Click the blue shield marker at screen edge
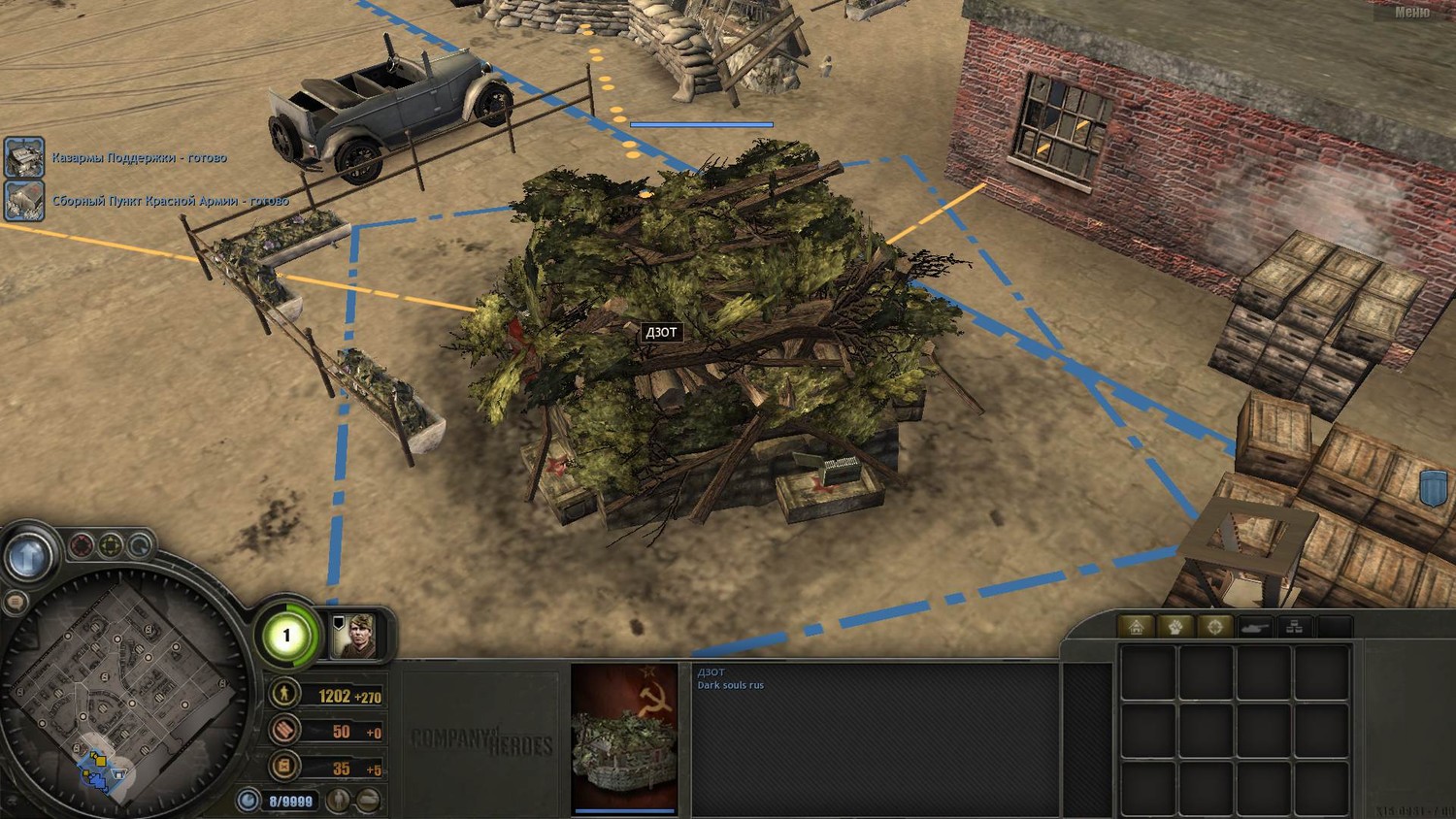This screenshot has width=1456, height=819. tap(1433, 487)
